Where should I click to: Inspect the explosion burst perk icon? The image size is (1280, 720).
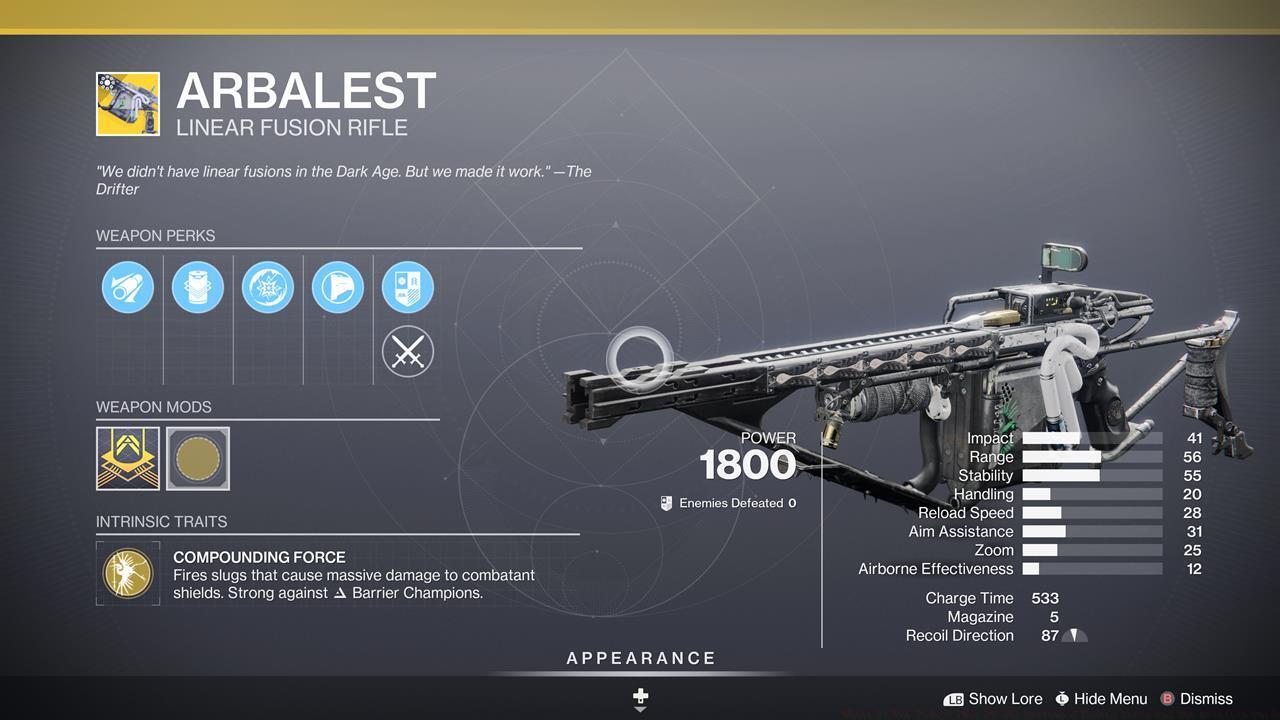click(268, 288)
